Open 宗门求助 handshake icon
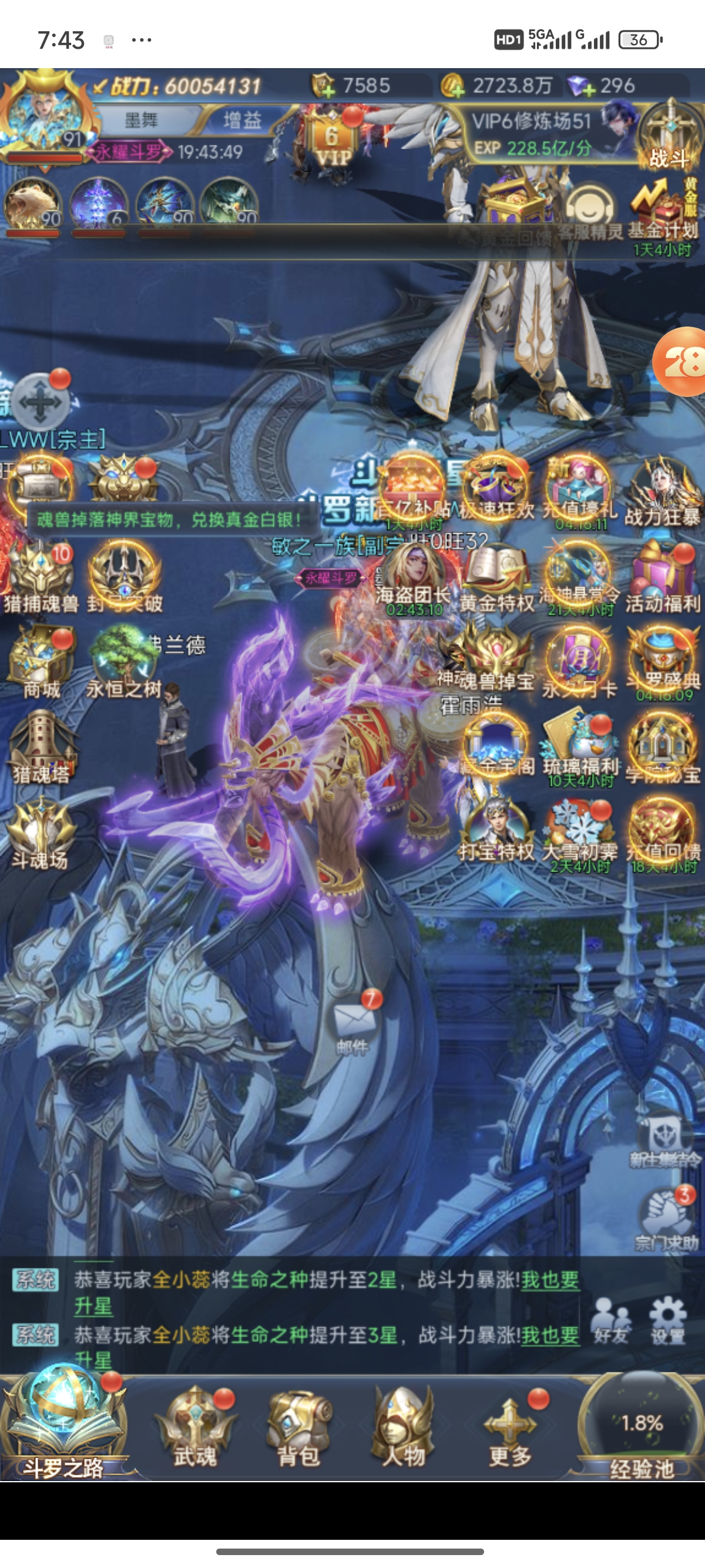 [666, 1217]
